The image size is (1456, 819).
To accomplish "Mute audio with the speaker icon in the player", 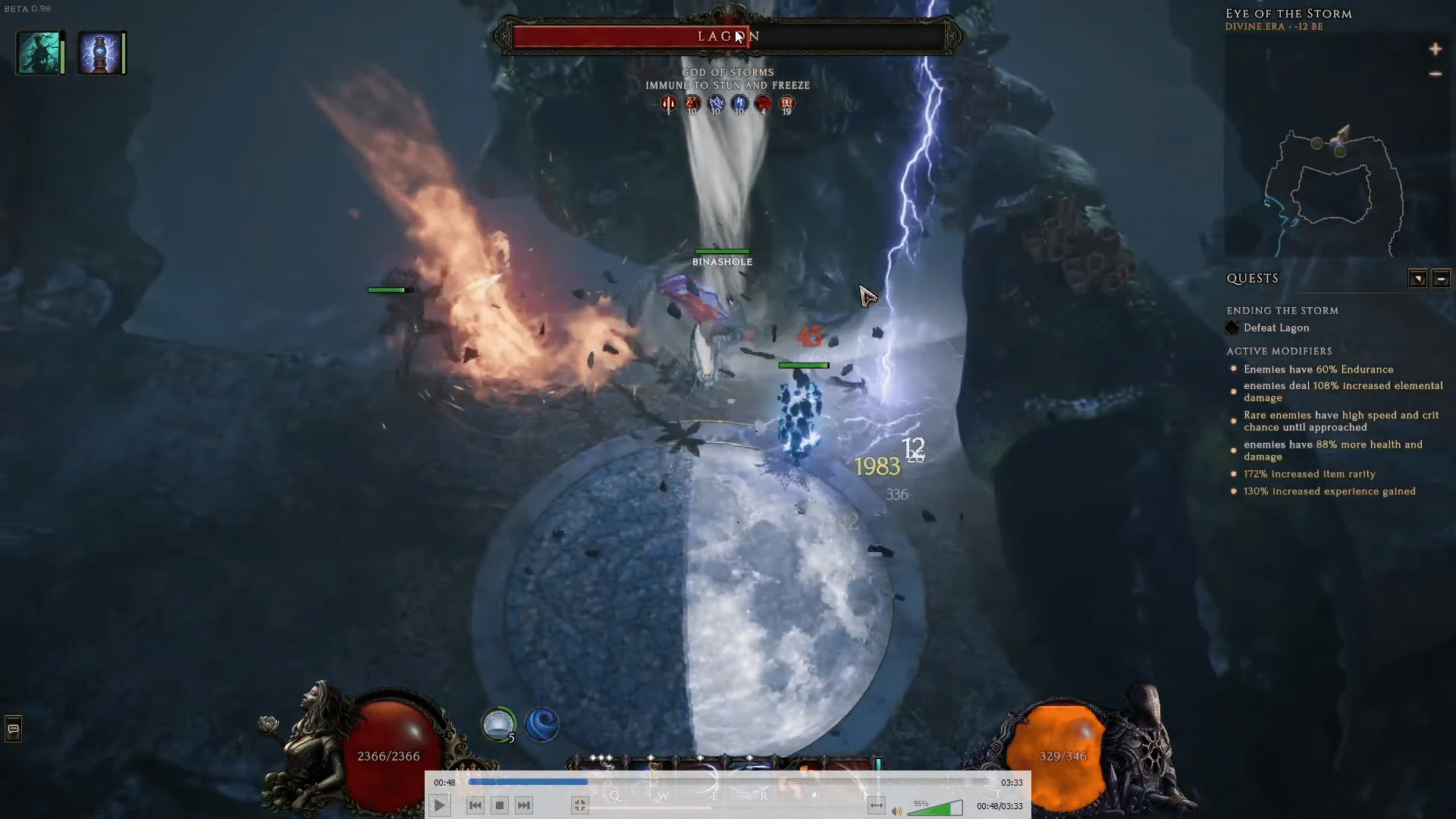I will click(x=896, y=809).
